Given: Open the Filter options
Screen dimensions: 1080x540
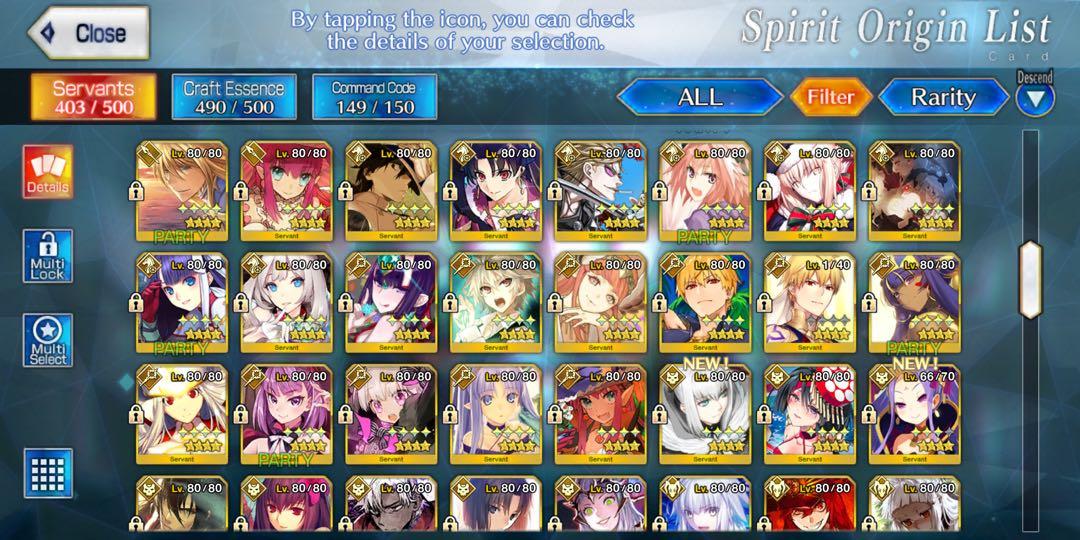Looking at the screenshot, I should [830, 97].
